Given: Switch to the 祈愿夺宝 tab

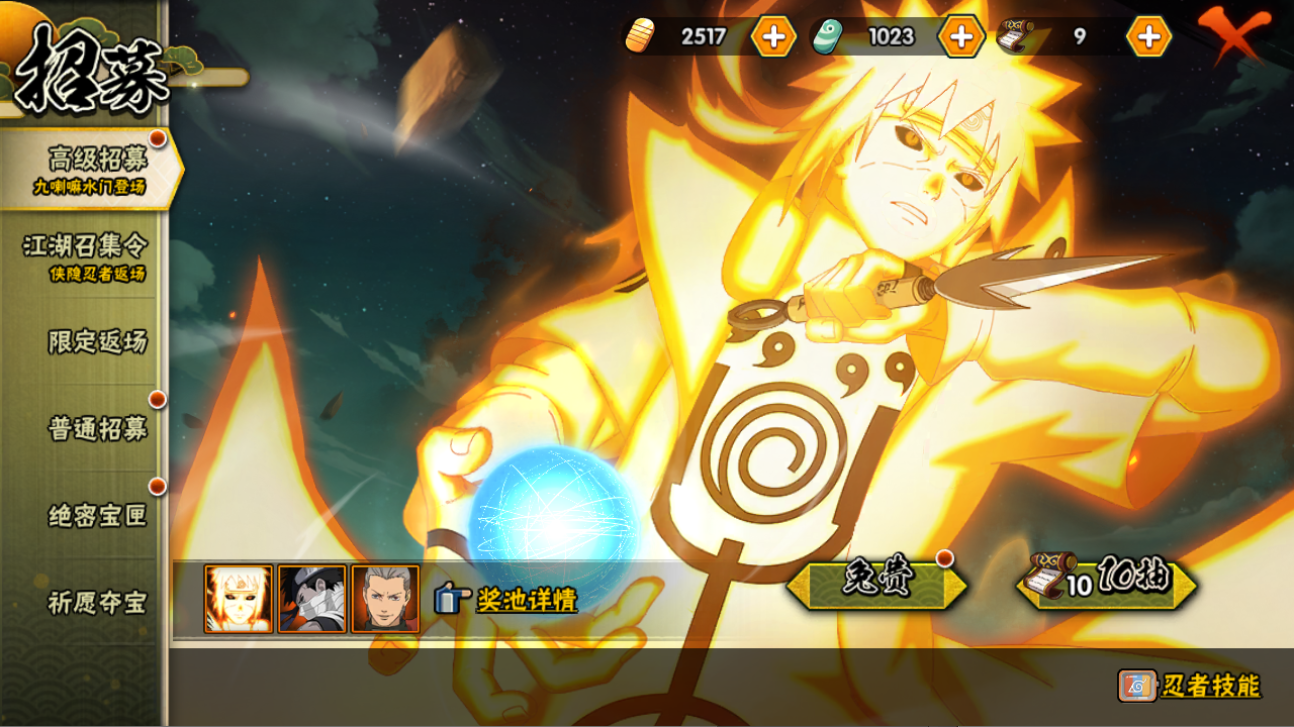Looking at the screenshot, I should coord(96,603).
